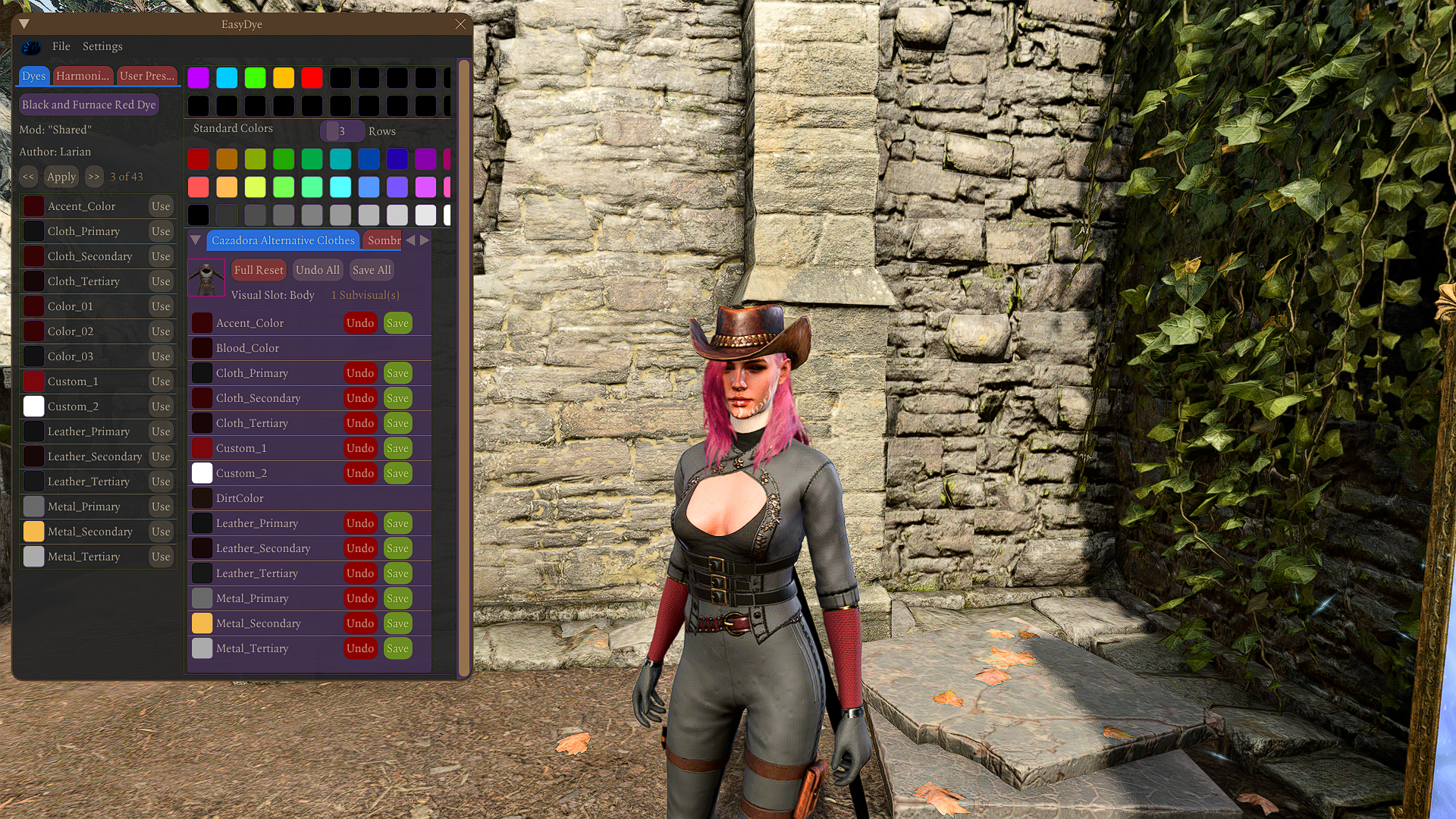Open the Settings menu
The width and height of the screenshot is (1456, 819).
click(102, 46)
